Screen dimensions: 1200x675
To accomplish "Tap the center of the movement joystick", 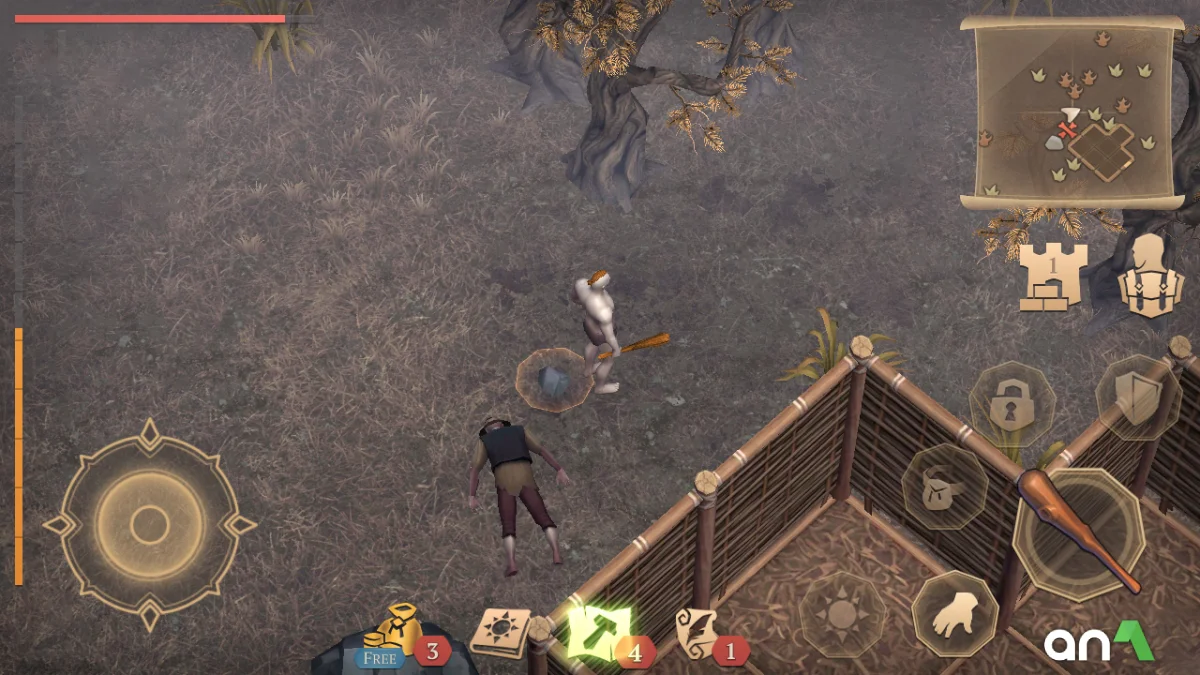I will point(149,525).
